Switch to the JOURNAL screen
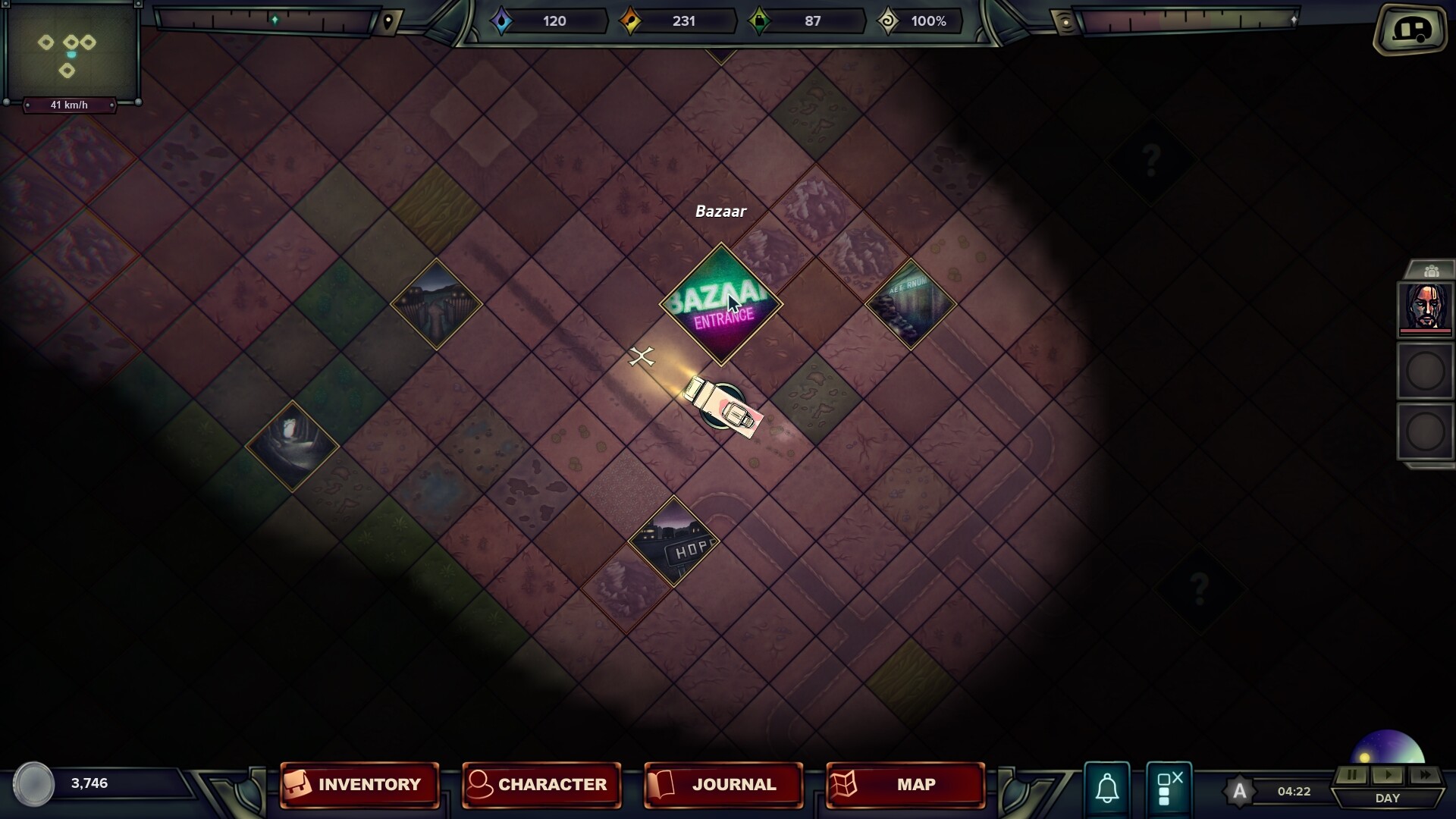 [723, 785]
